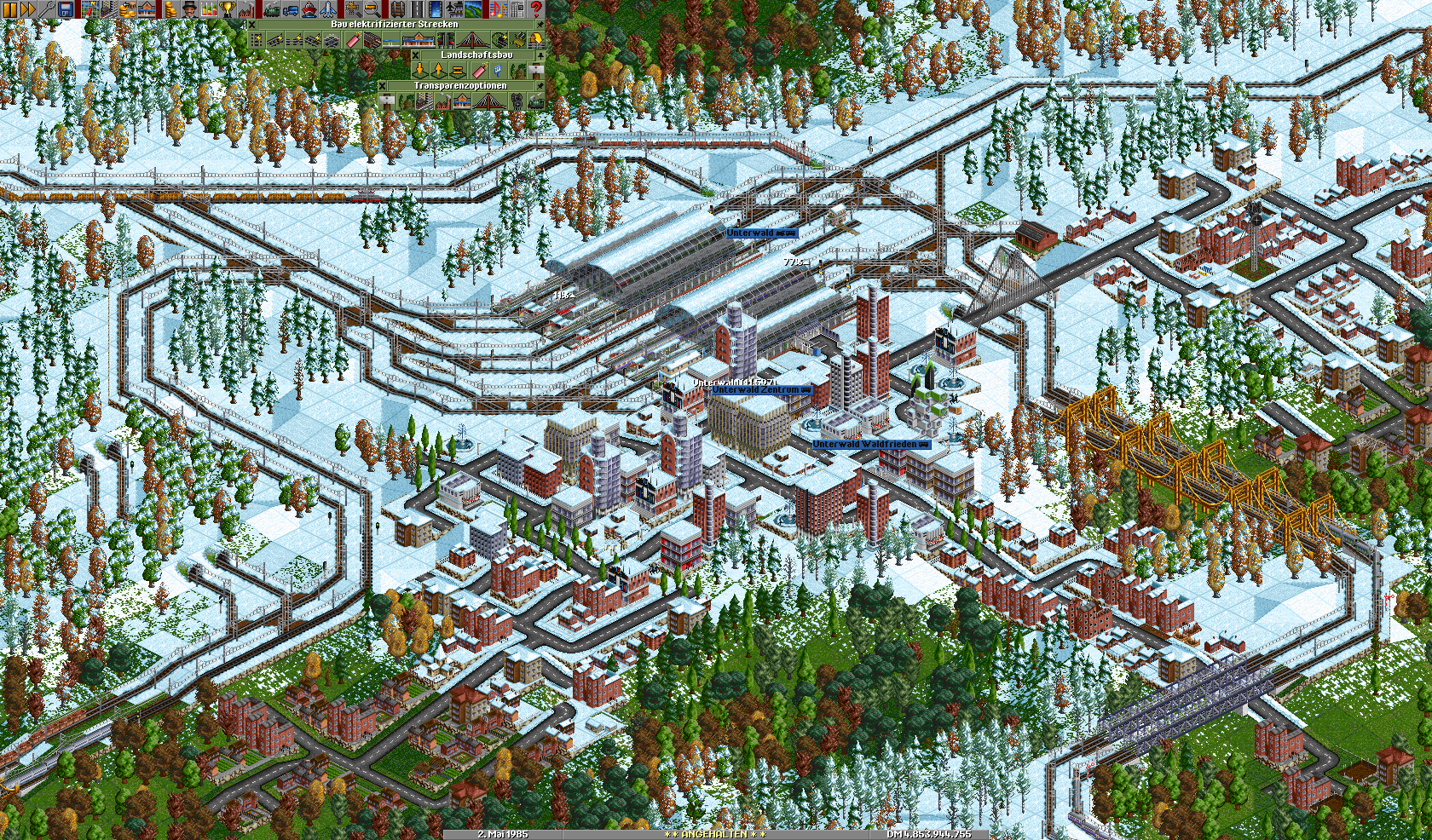Image resolution: width=1432 pixels, height=840 pixels.
Task: Open the train list via locomotive icon
Action: (x=271, y=9)
